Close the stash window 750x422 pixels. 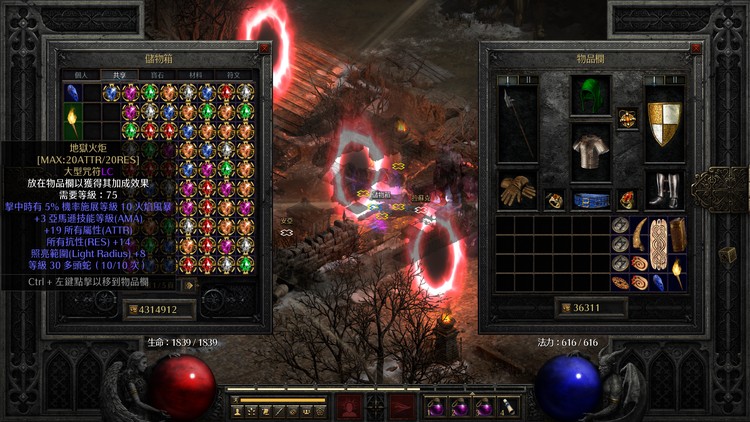263,47
